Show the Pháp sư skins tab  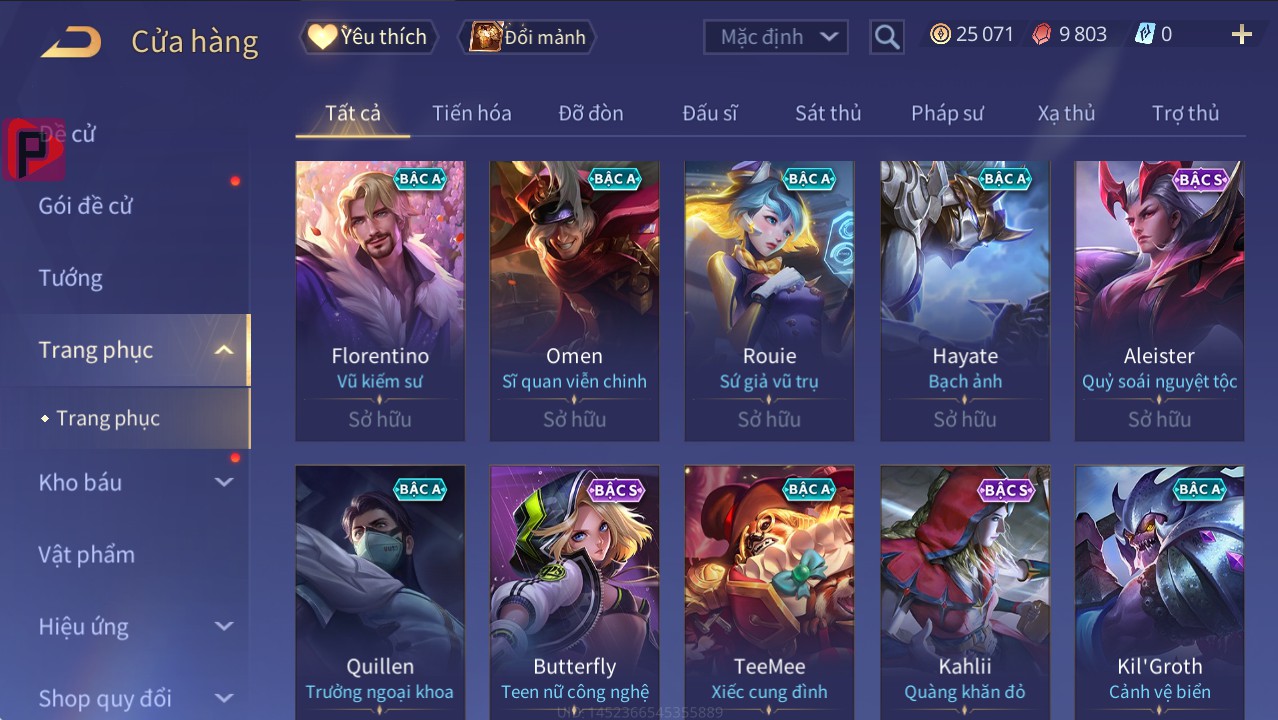(946, 113)
